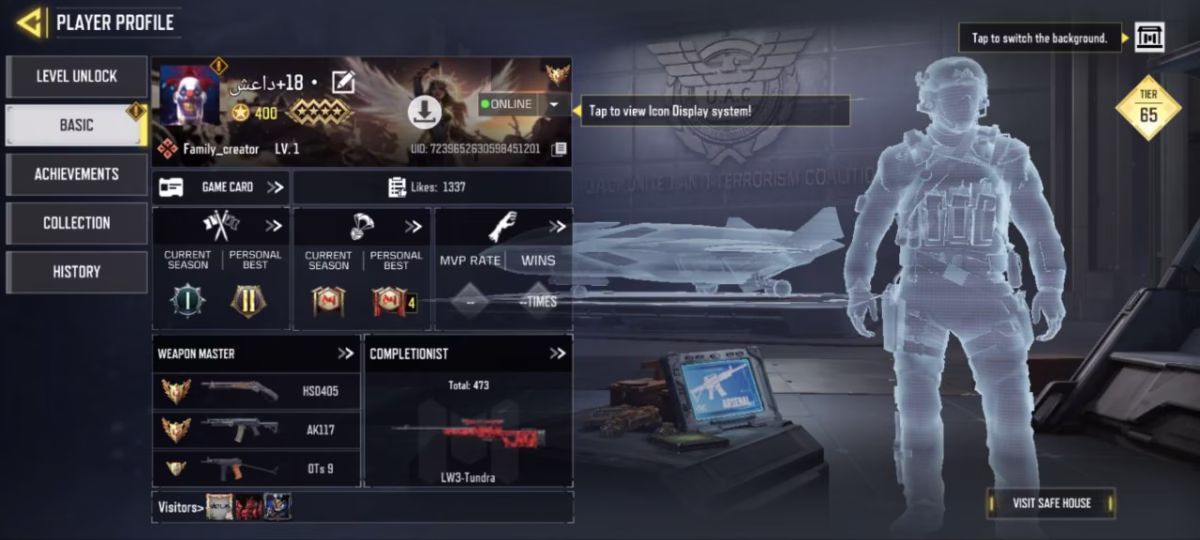Copy the UID with the copy icon

(x=559, y=149)
